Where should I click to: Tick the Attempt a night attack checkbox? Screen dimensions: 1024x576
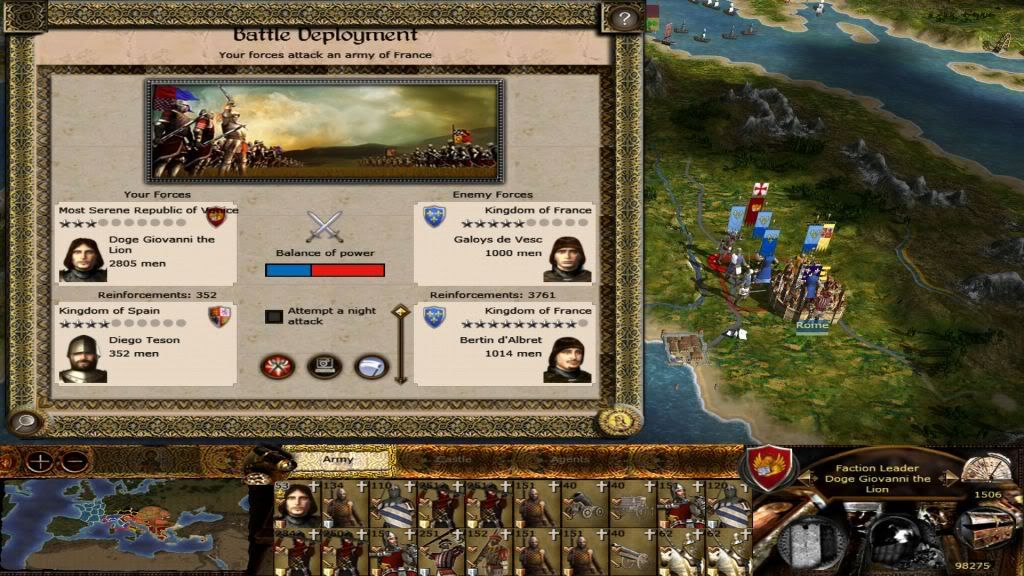(x=273, y=316)
